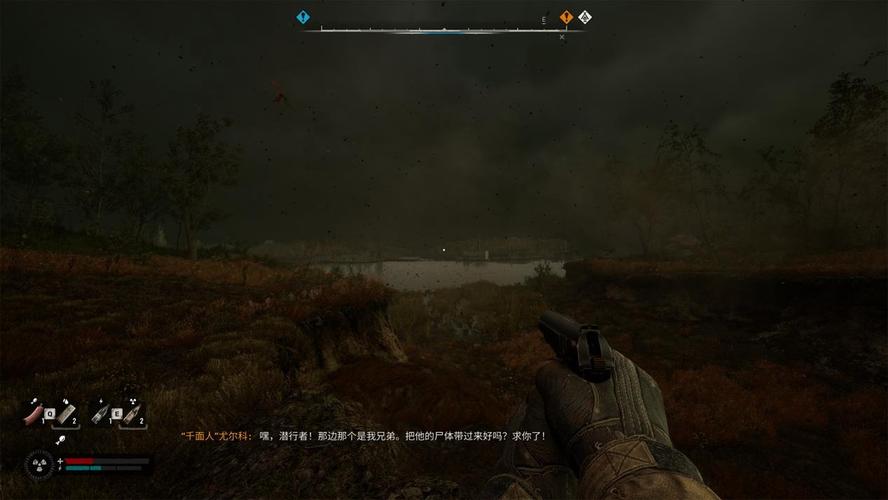
Task: Click the radiation trefoil indicator
Action: 37,463
